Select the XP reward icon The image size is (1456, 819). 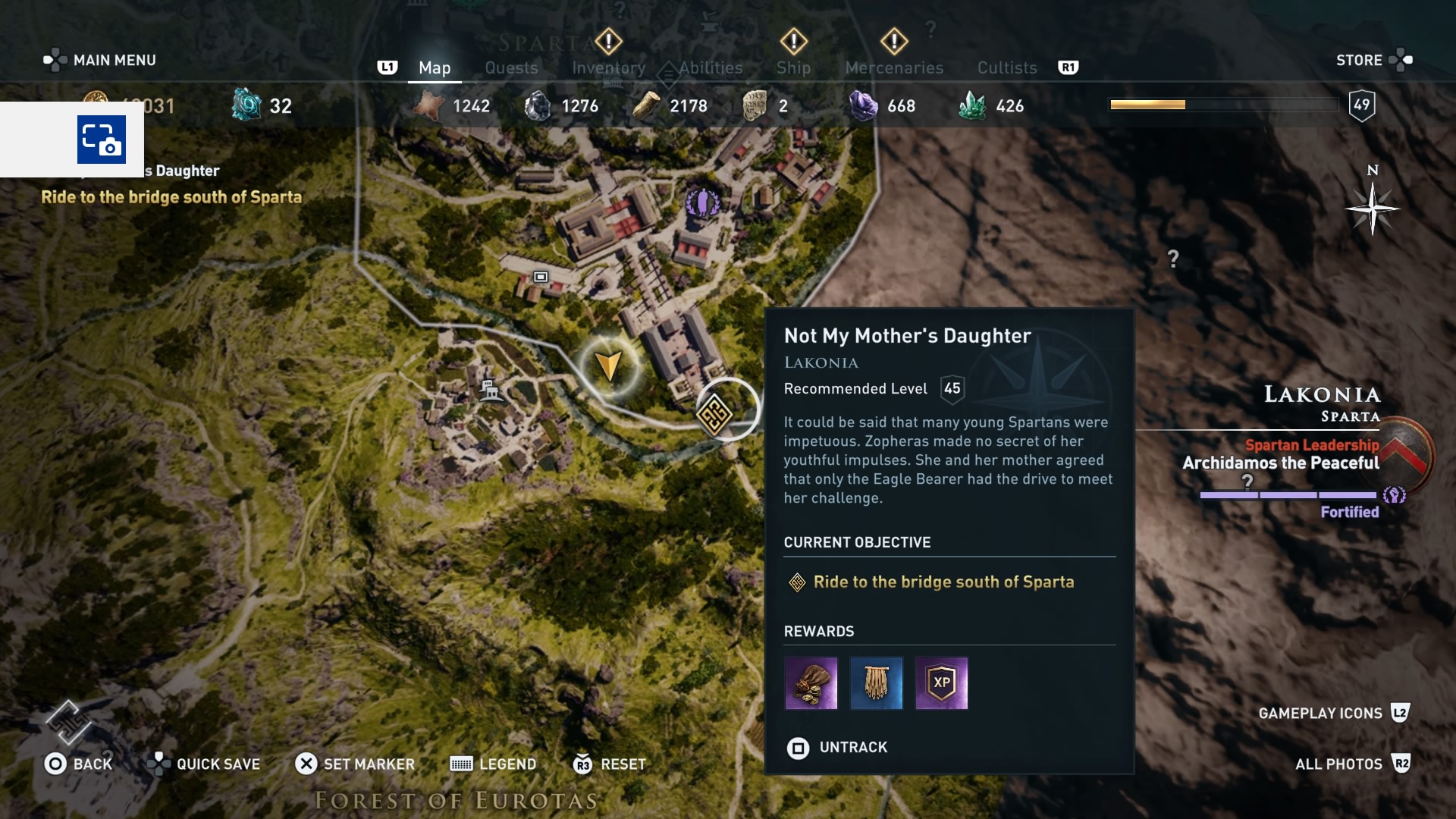tap(943, 683)
